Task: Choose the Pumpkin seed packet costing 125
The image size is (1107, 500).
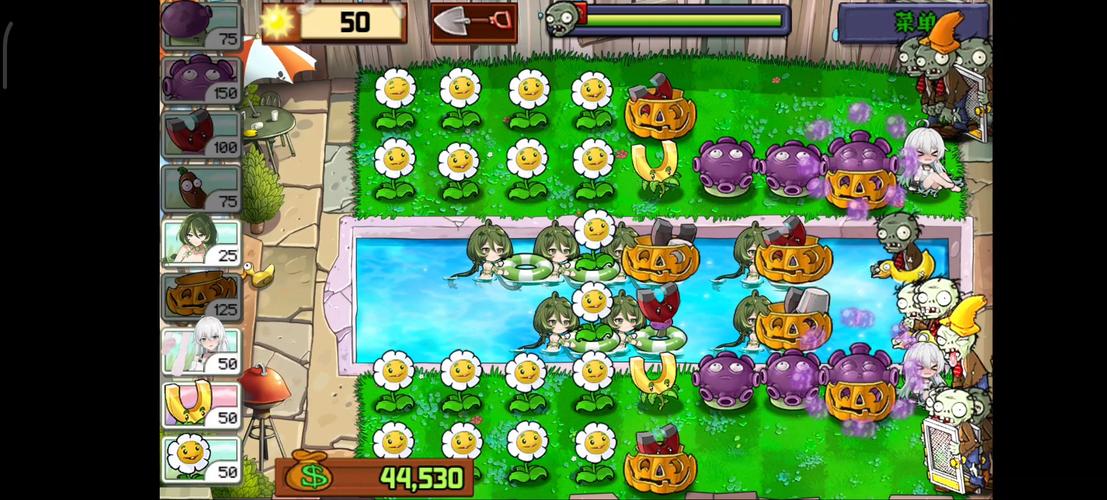Action: pos(200,296)
